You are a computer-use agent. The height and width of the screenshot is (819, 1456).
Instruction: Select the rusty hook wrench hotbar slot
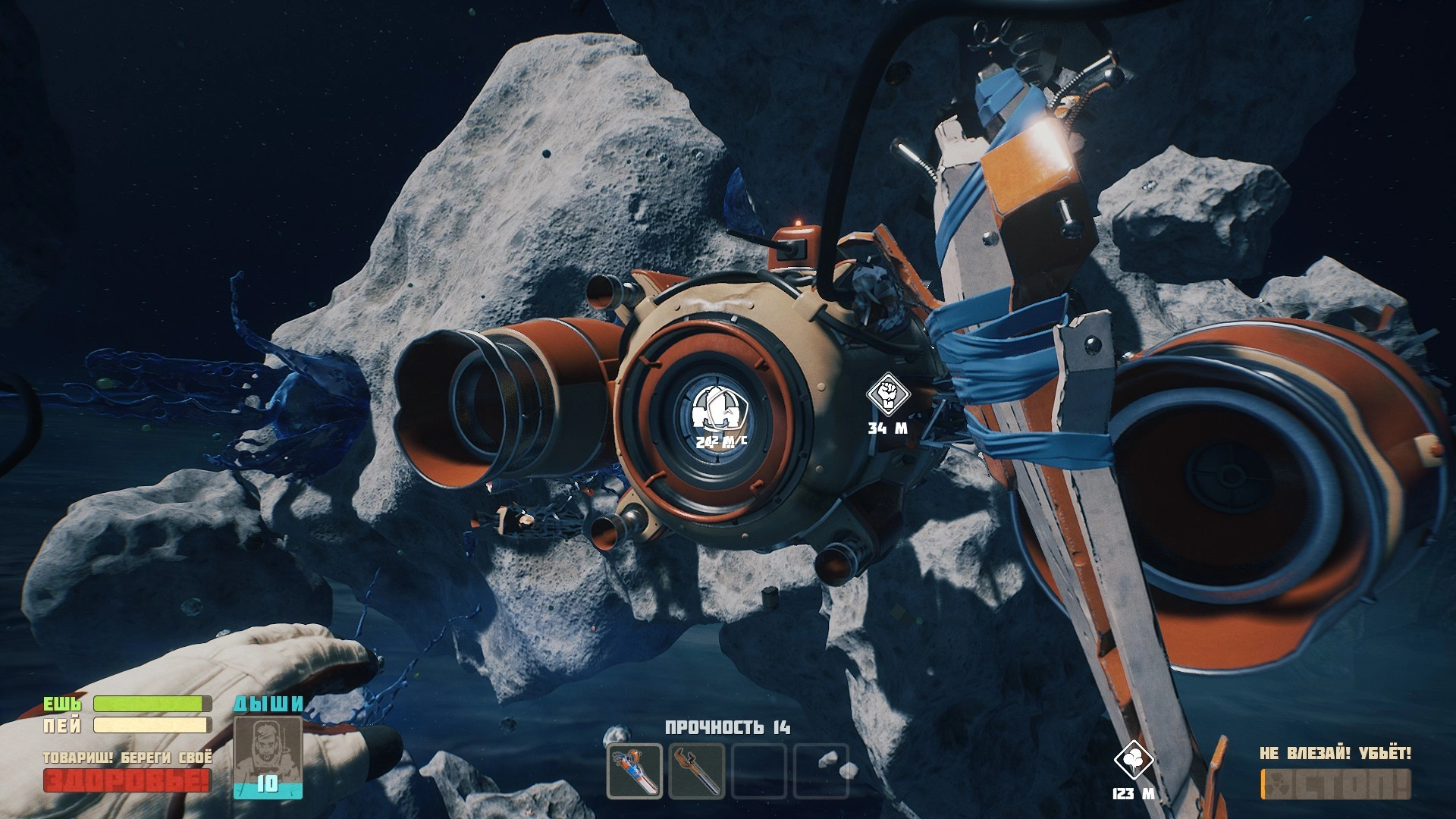(x=696, y=771)
